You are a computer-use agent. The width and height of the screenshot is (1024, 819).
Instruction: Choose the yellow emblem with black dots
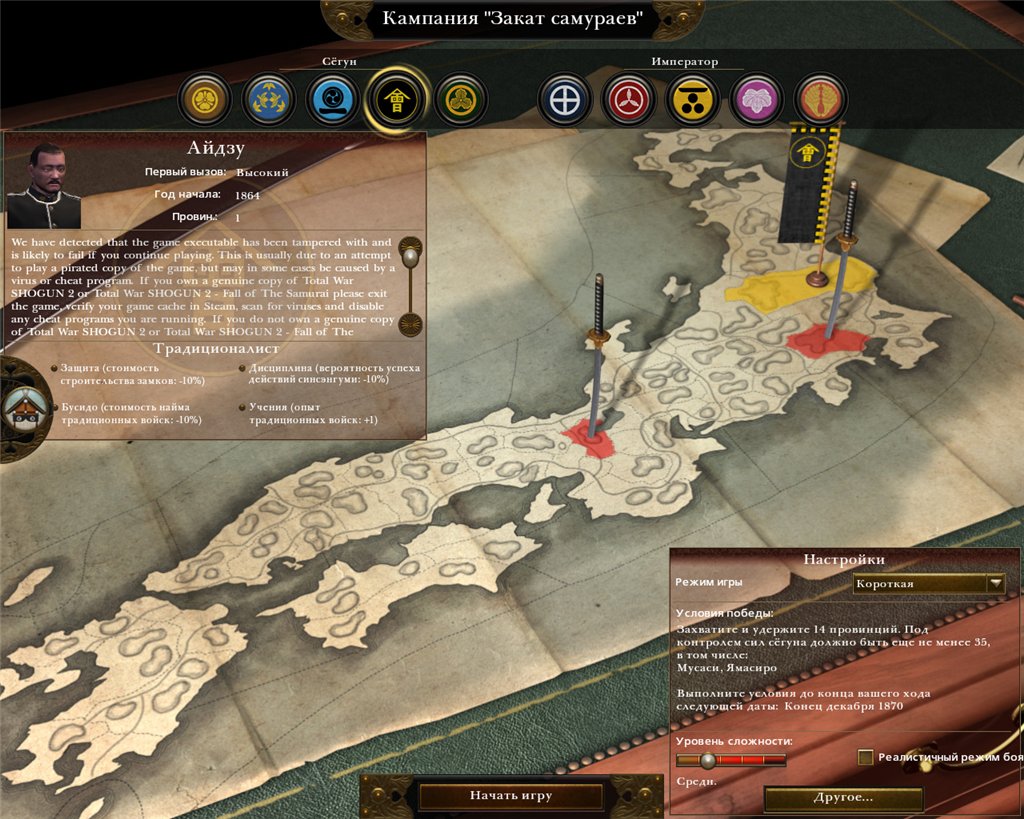click(693, 100)
